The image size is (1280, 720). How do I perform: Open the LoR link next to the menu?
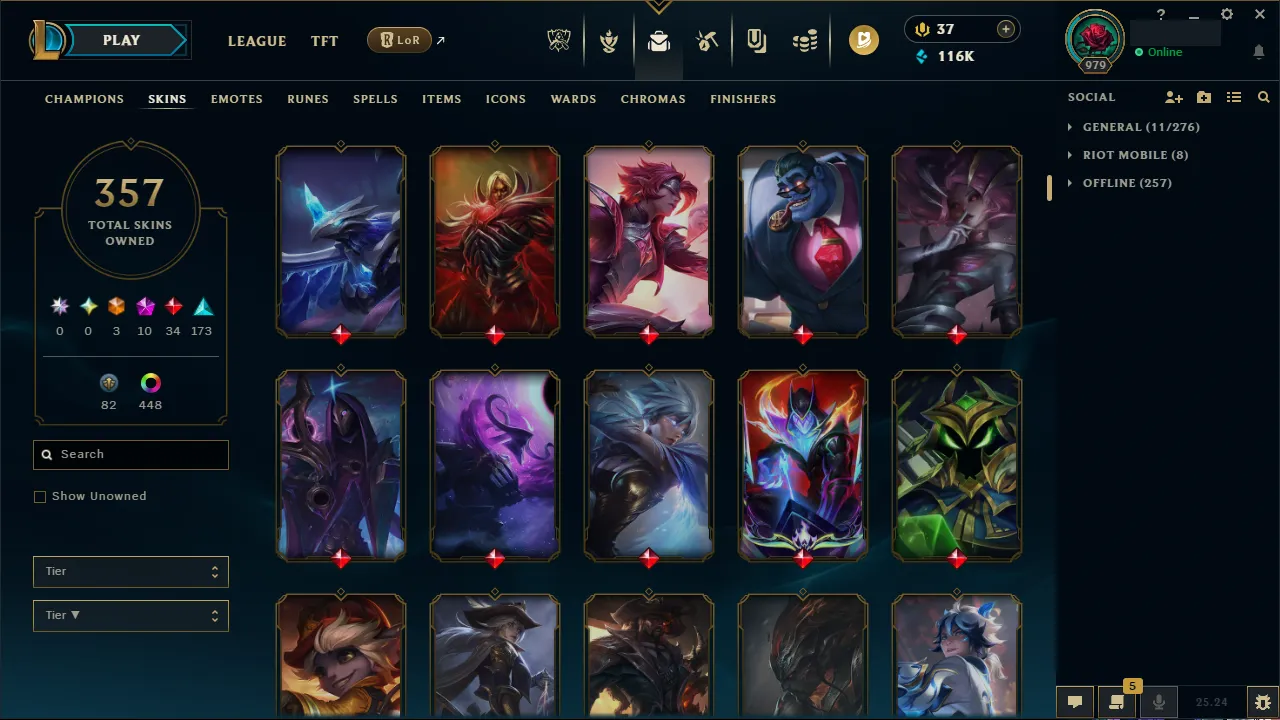(399, 40)
